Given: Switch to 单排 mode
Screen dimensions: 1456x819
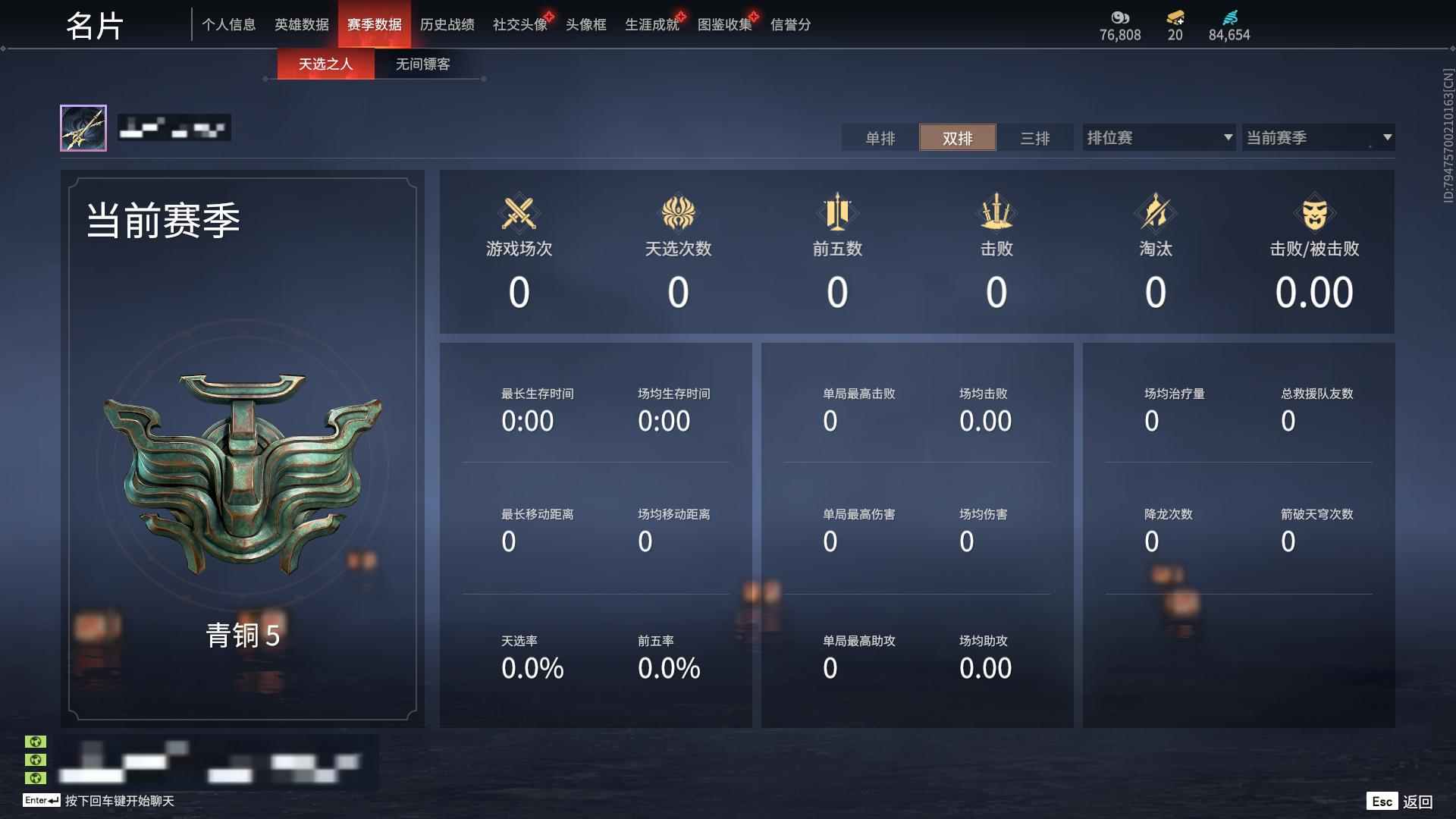Looking at the screenshot, I should pos(880,138).
